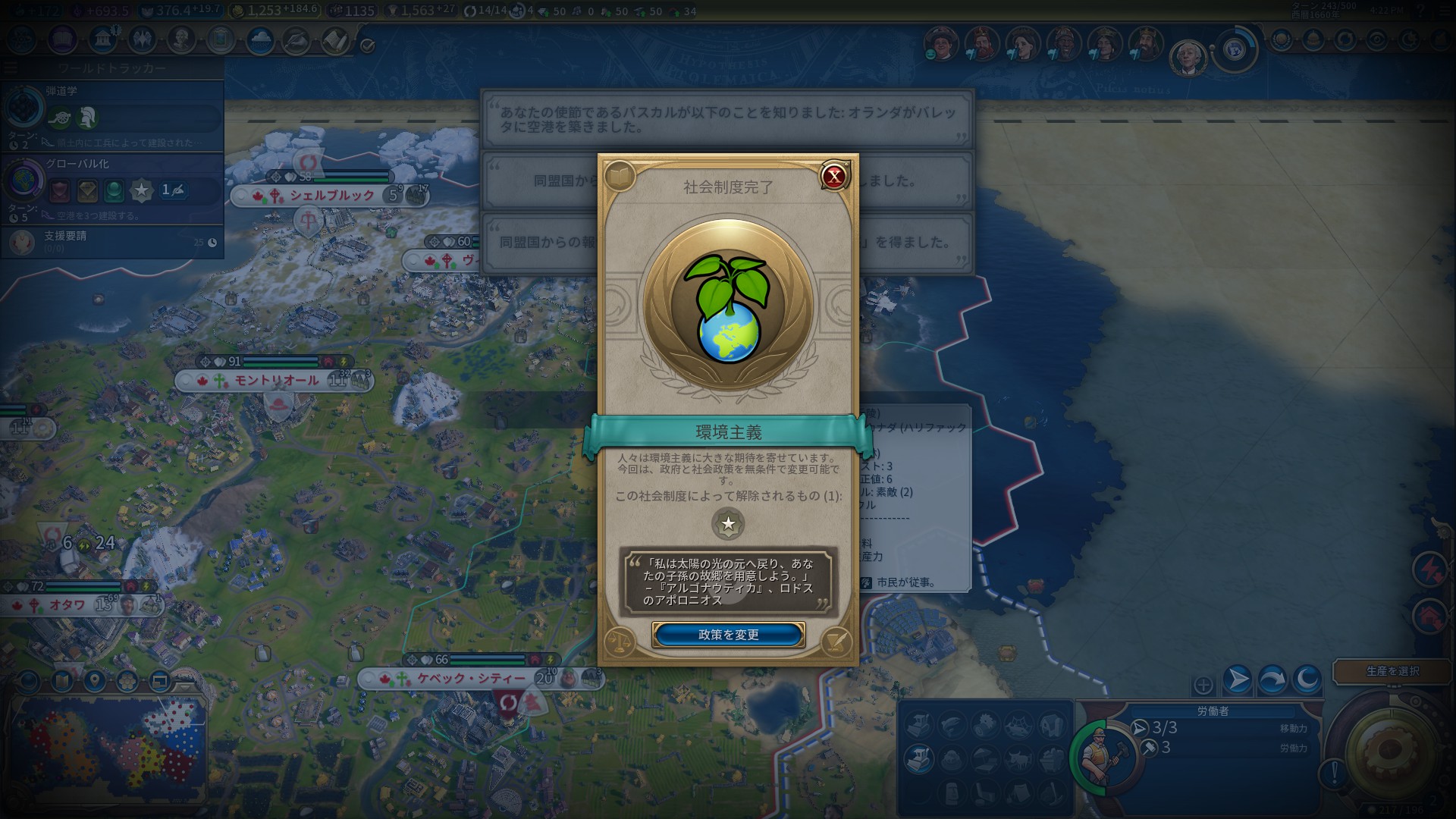Image resolution: width=1456 pixels, height=819 pixels.
Task: Open the government and policies screen
Action: [x=105, y=42]
